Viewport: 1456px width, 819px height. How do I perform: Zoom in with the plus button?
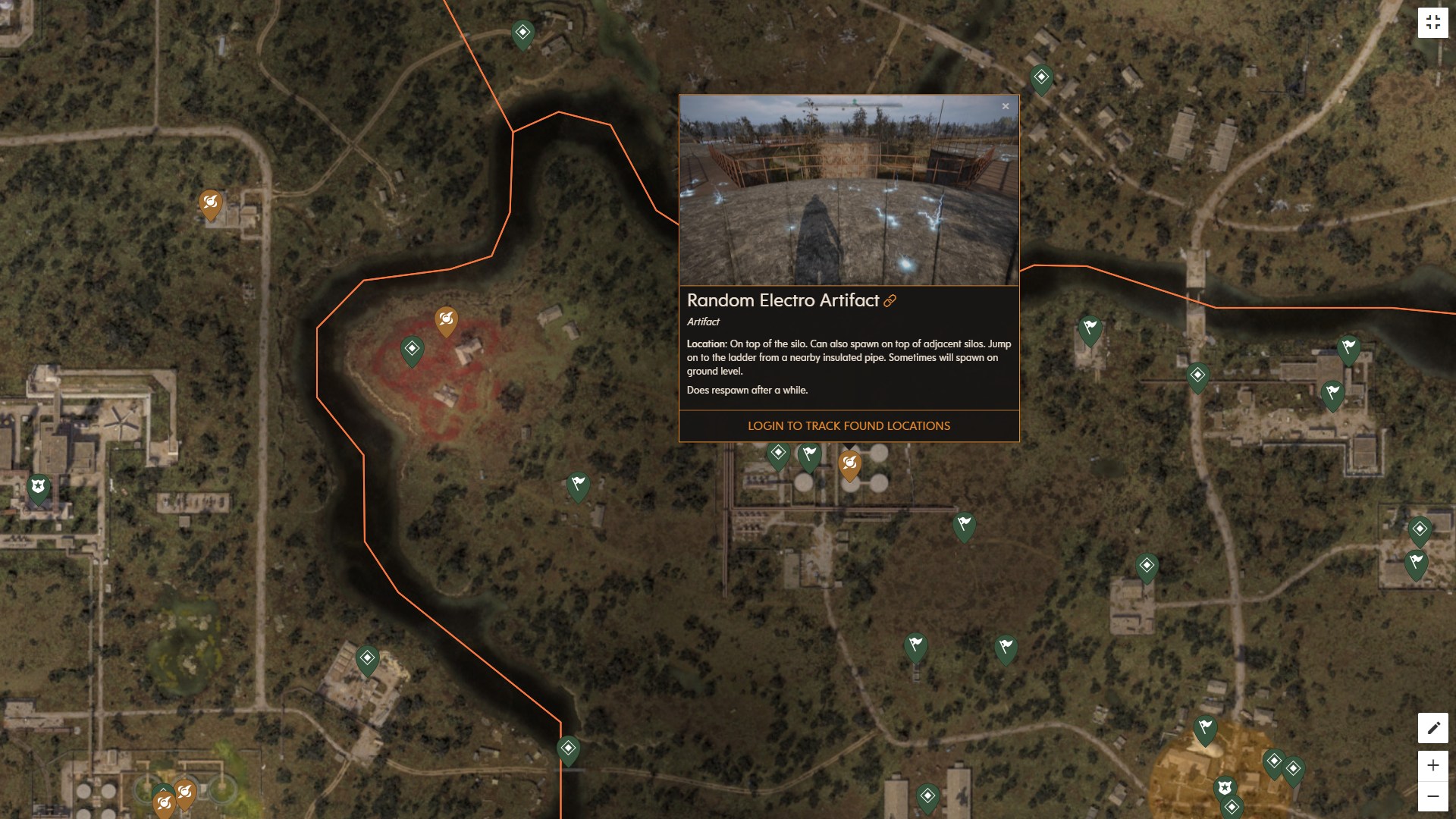coord(1432,765)
